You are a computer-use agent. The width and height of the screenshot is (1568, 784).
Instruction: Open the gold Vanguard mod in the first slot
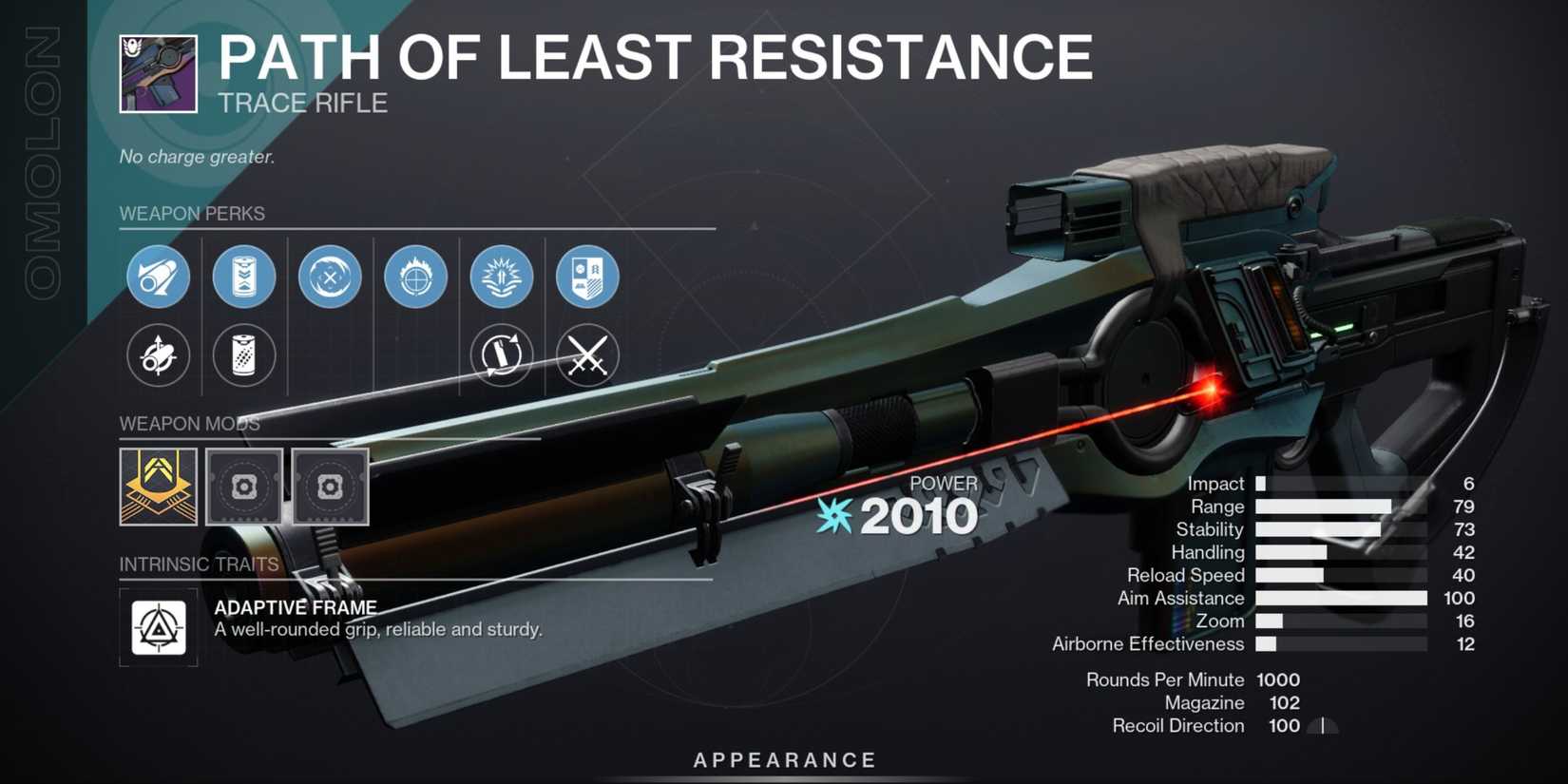tap(158, 488)
